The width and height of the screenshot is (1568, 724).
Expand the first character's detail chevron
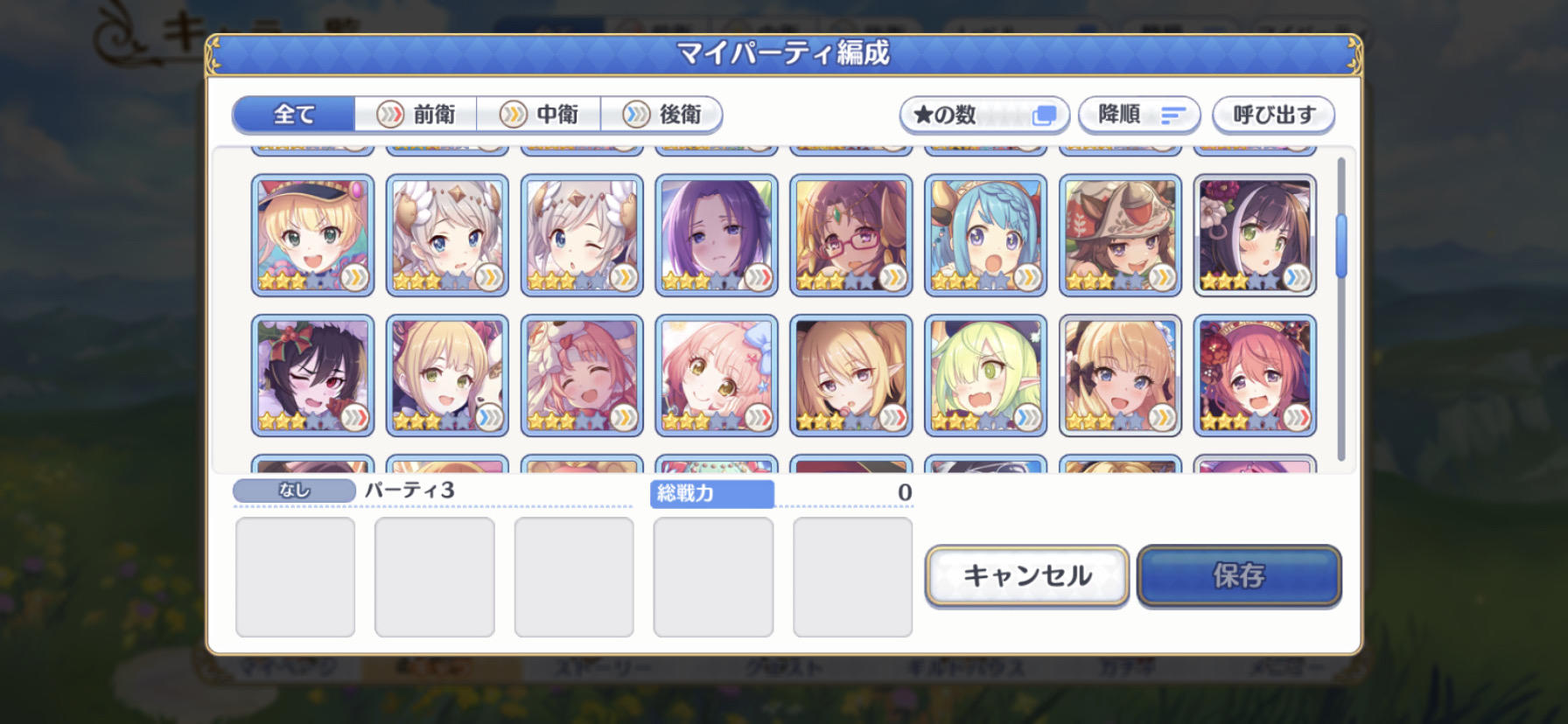[353, 276]
